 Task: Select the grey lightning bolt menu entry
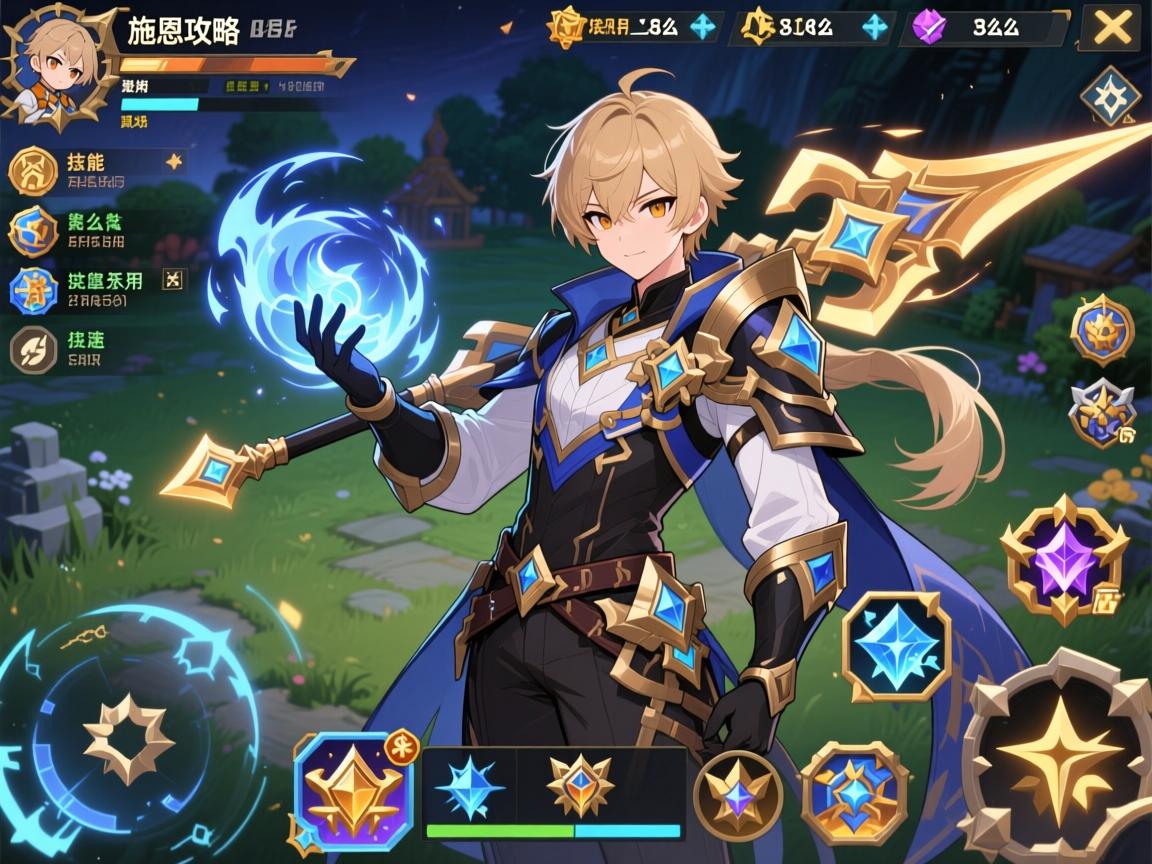coord(33,350)
